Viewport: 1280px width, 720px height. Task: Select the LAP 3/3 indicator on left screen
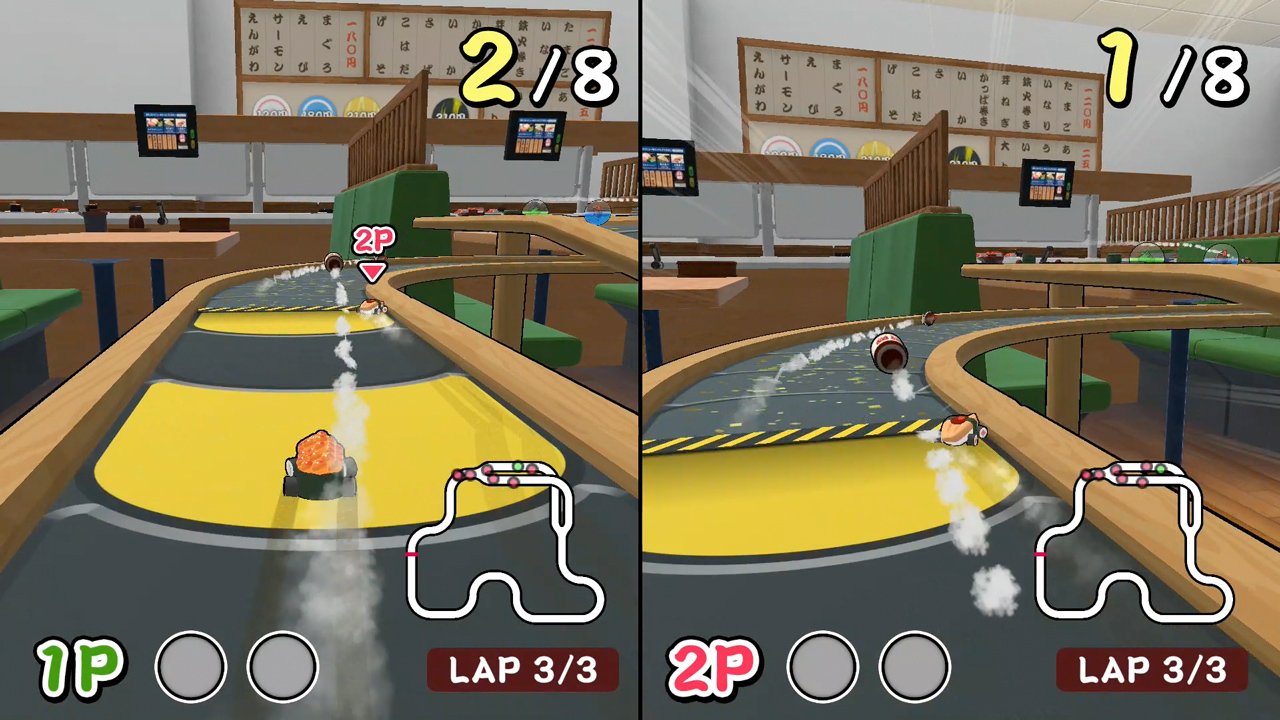(525, 668)
